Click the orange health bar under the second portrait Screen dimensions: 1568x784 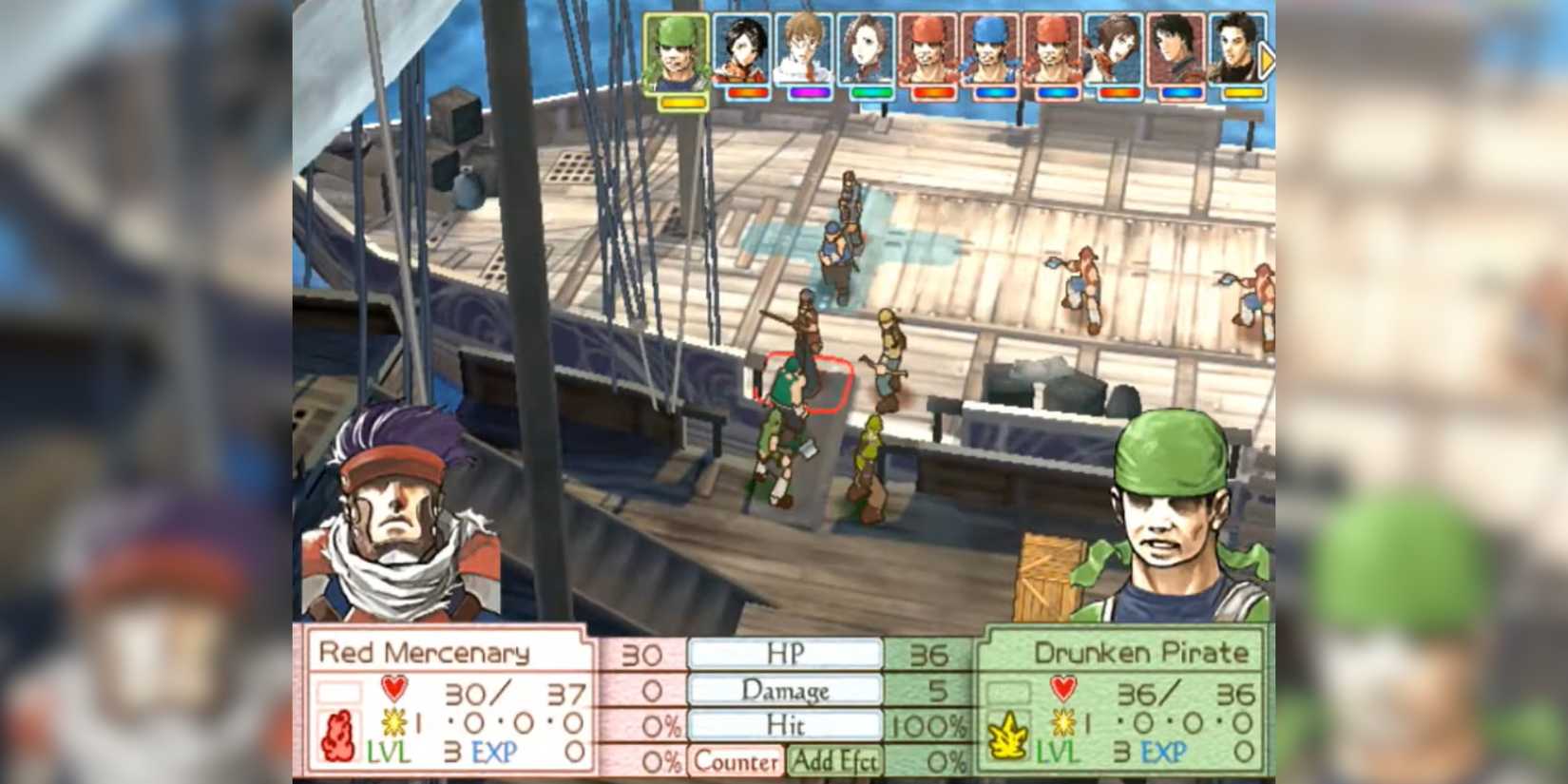pos(748,92)
